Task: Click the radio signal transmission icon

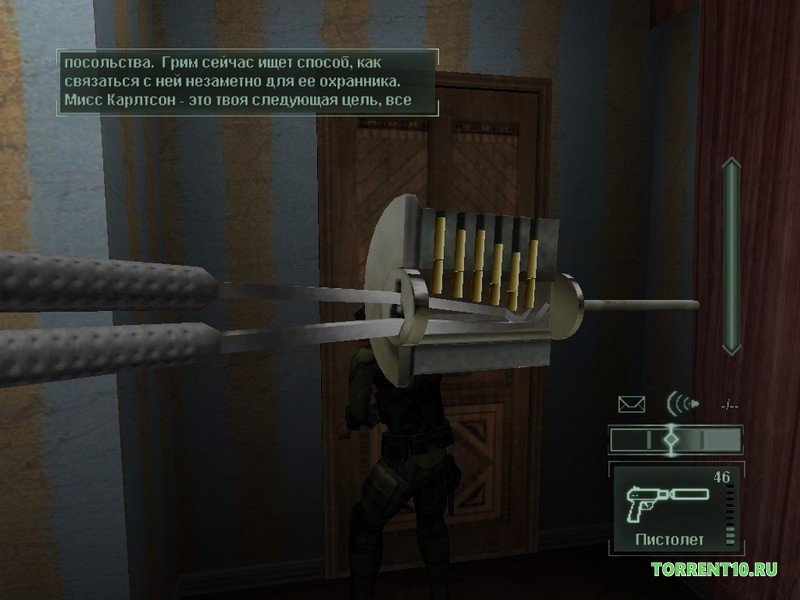Action: coord(680,405)
